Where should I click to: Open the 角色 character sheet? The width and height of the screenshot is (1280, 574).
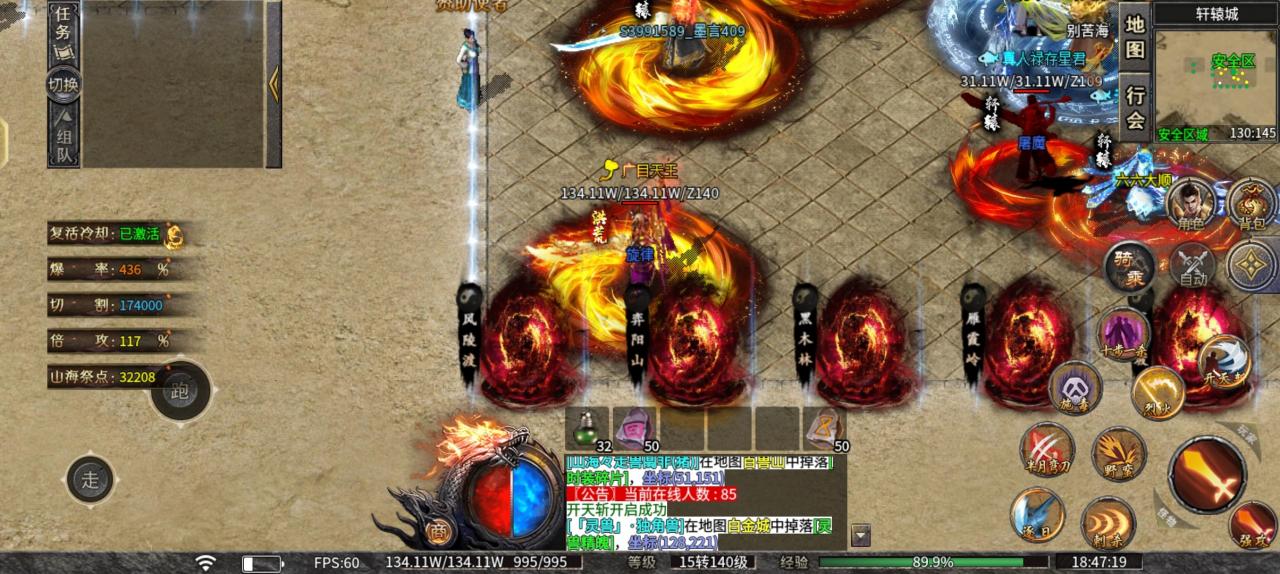pos(1190,206)
